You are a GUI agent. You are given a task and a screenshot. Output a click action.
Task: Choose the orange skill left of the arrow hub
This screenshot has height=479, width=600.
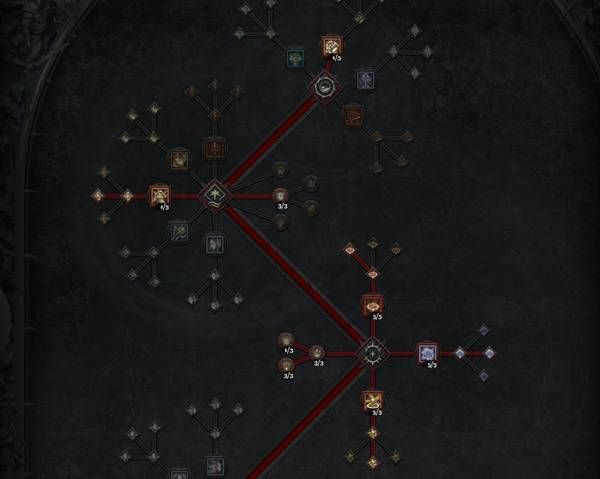160,194
